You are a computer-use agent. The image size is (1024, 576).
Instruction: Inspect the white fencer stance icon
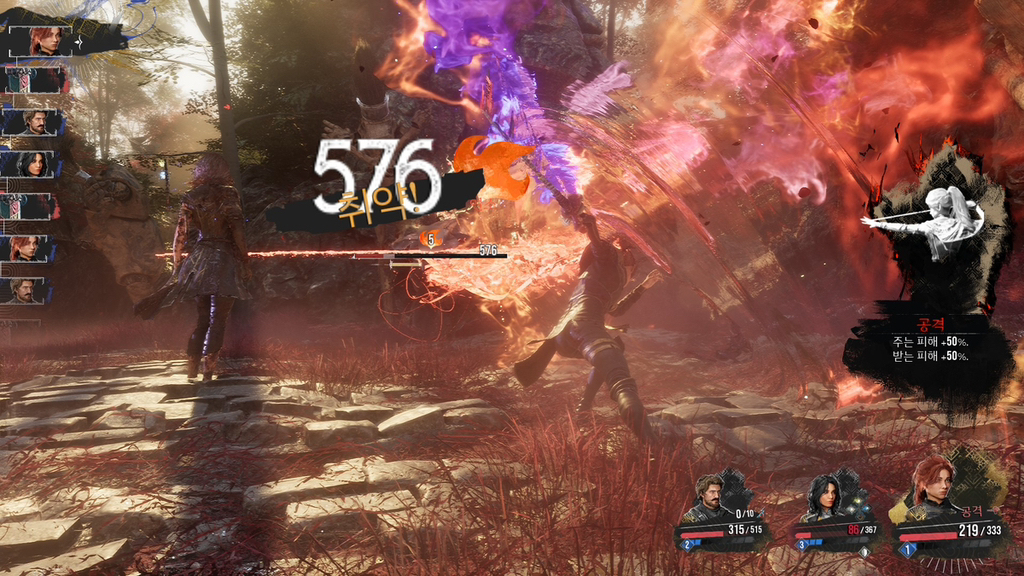coord(936,225)
